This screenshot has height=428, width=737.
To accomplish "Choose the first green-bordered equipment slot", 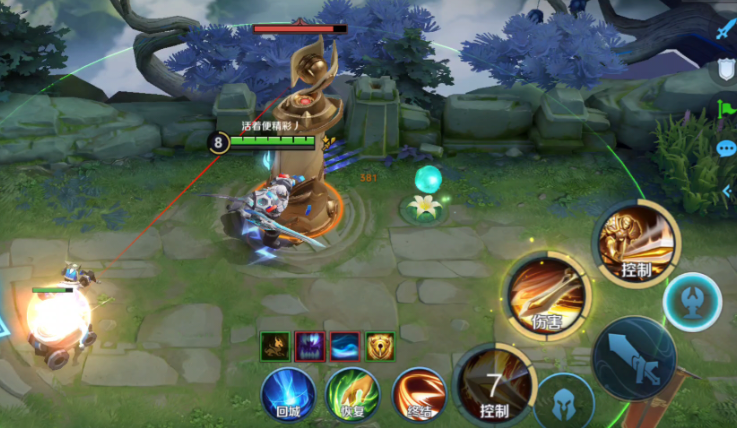I will tap(275, 346).
